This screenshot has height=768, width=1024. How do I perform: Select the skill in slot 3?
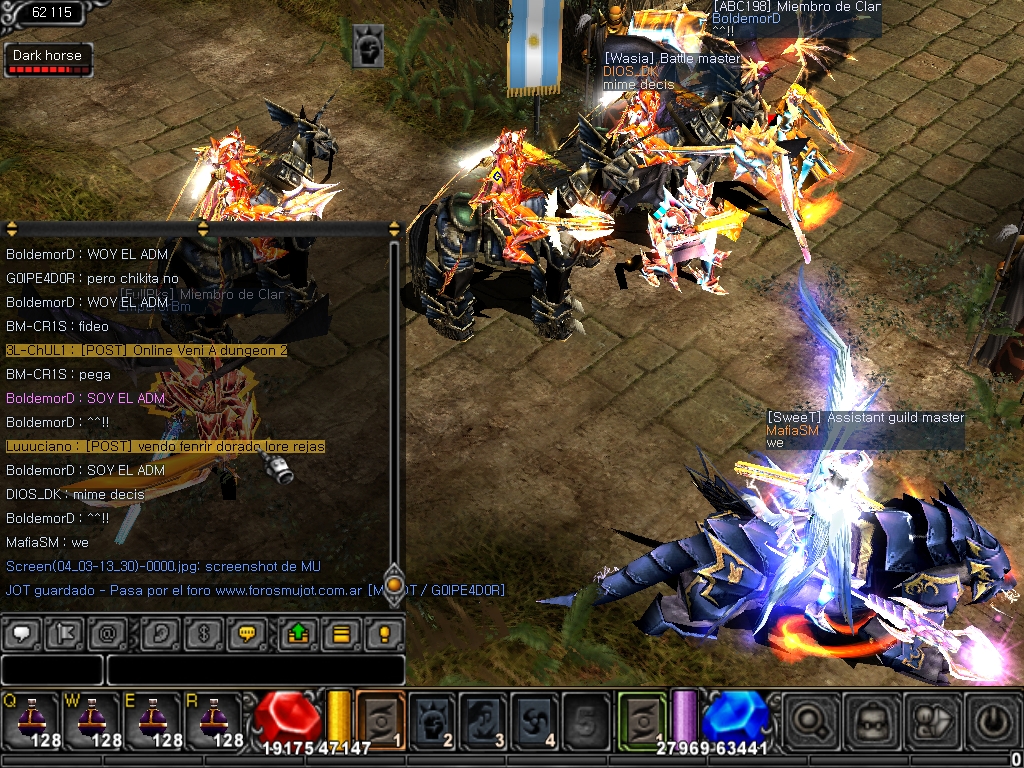pyautogui.click(x=485, y=718)
